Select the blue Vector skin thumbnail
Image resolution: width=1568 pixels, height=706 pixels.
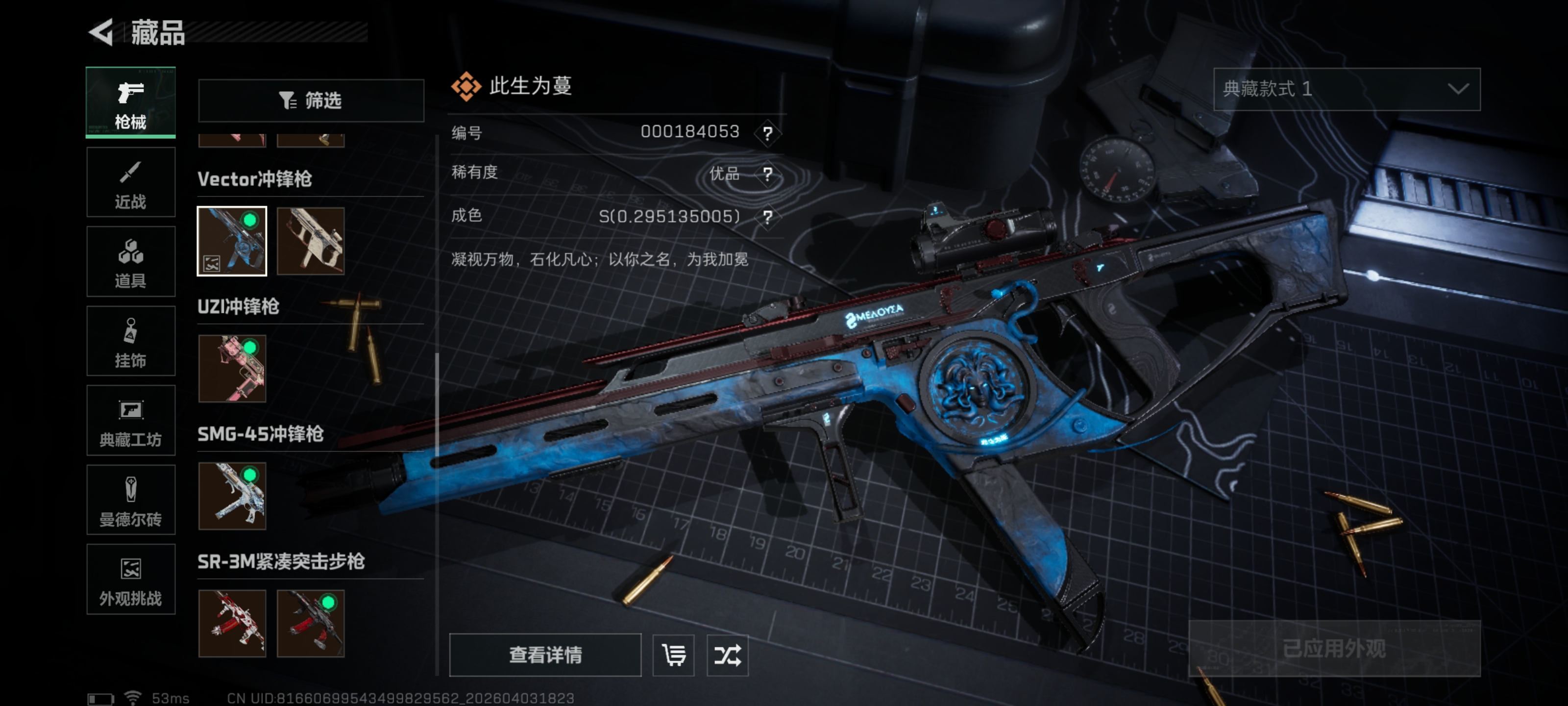[232, 241]
